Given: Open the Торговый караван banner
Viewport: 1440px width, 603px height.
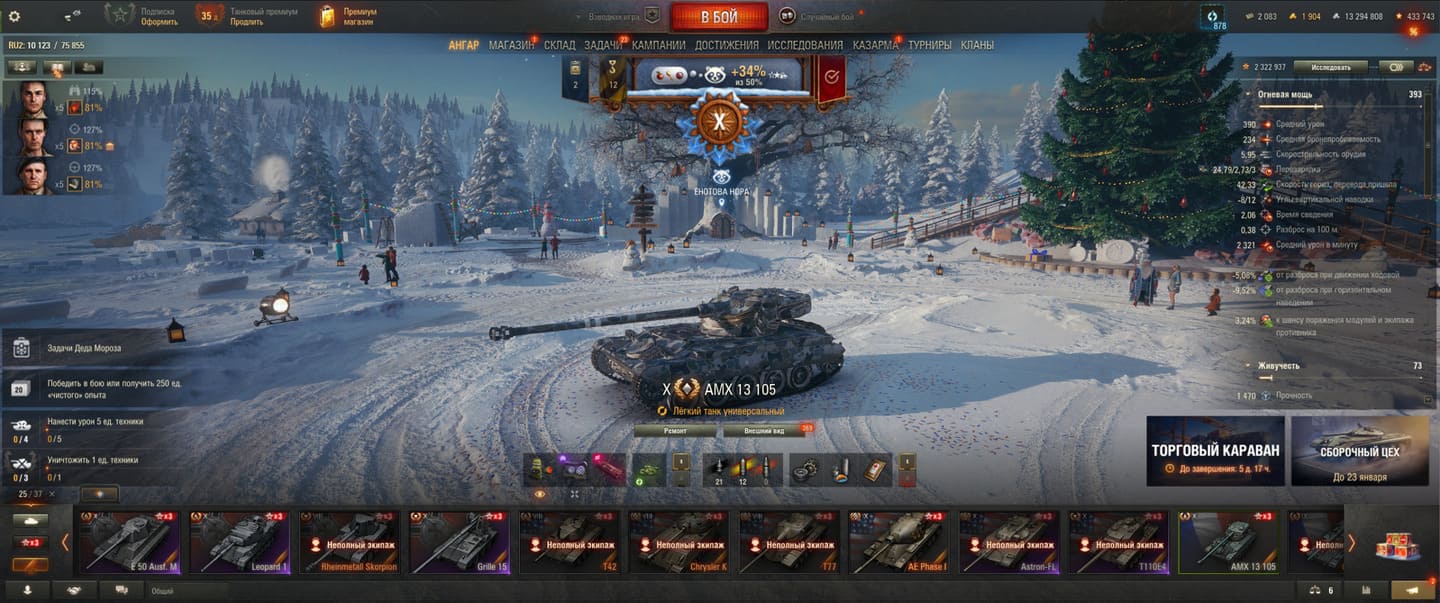Looking at the screenshot, I should 1214,451.
